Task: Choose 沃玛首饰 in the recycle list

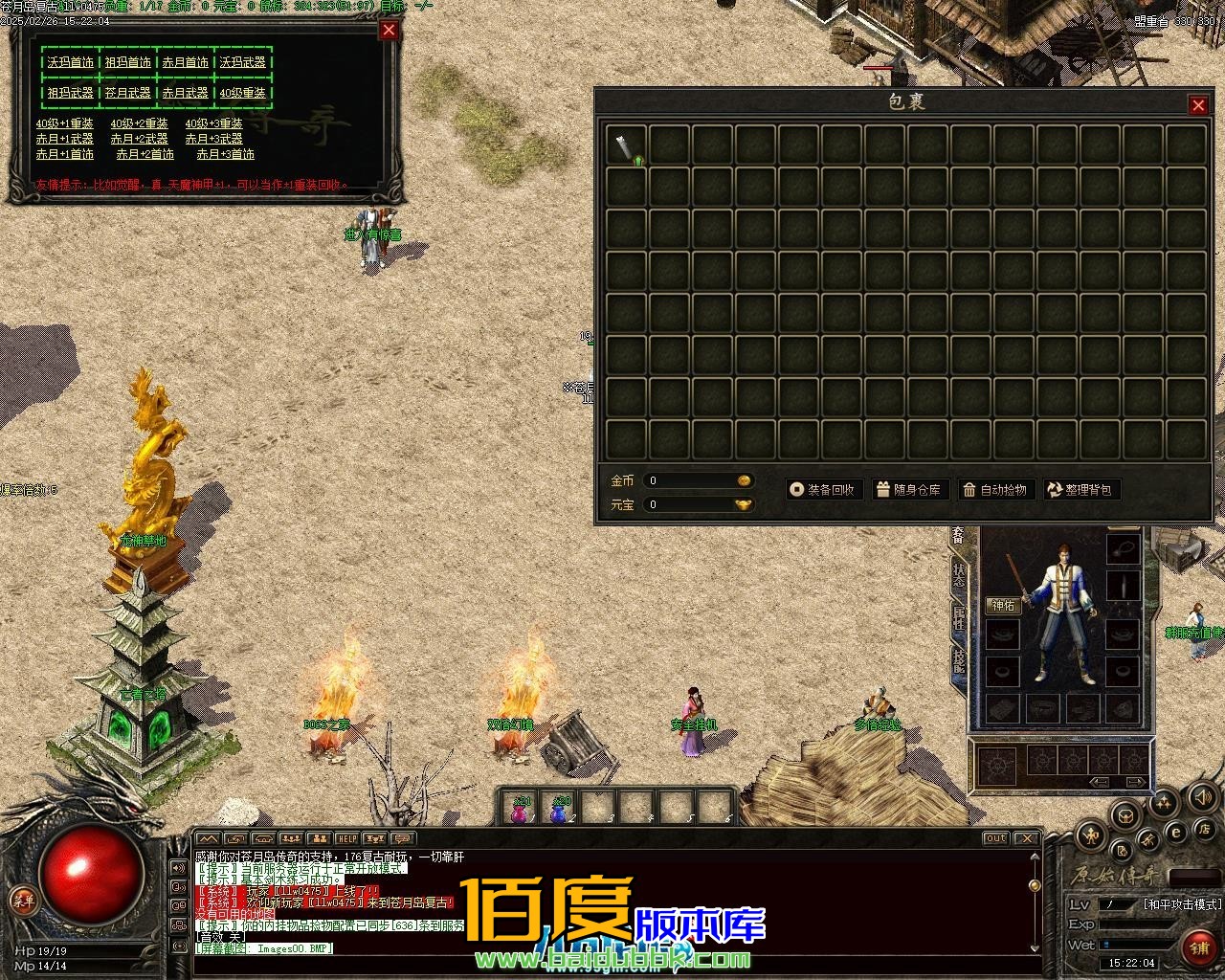Action: pos(70,62)
